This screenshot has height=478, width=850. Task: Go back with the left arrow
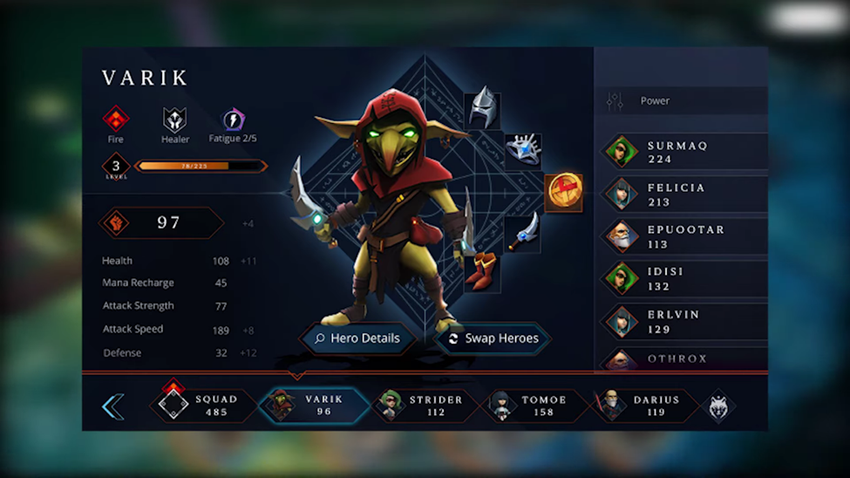coord(113,406)
